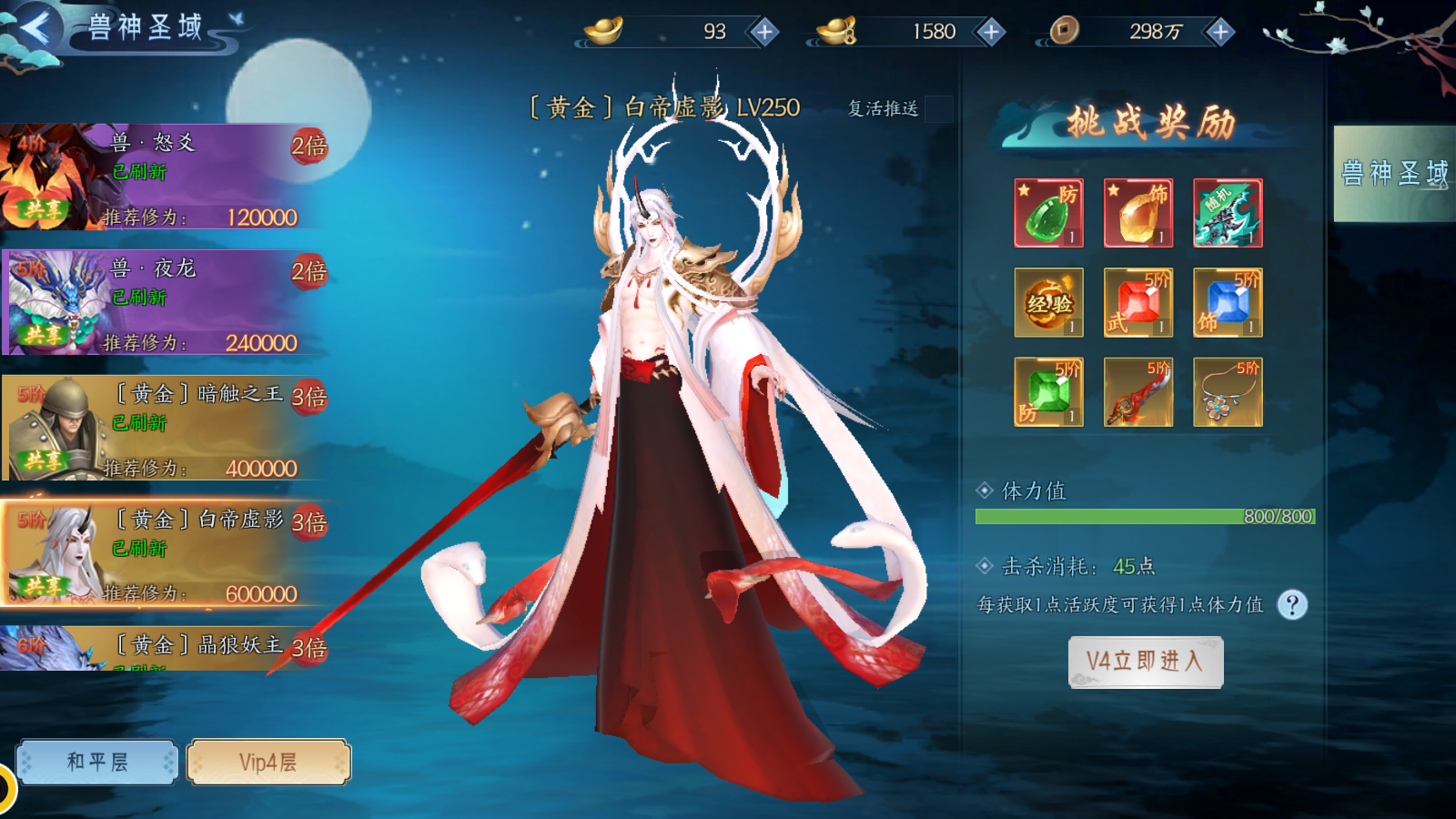Screen dimensions: 1456x819
Task: Pick the 白帝虚影 boss row
Action: click(x=164, y=553)
